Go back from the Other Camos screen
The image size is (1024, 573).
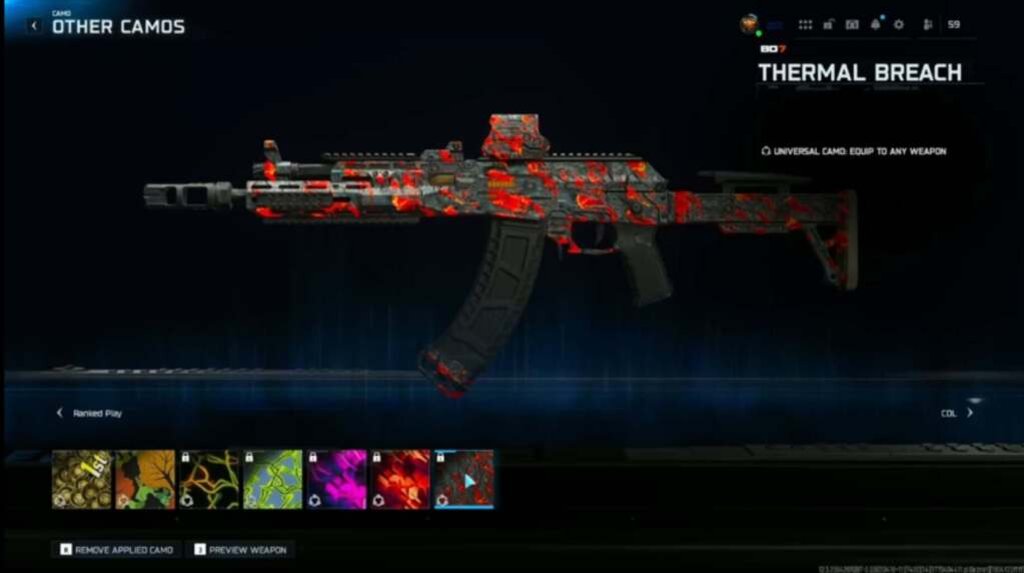[34, 26]
